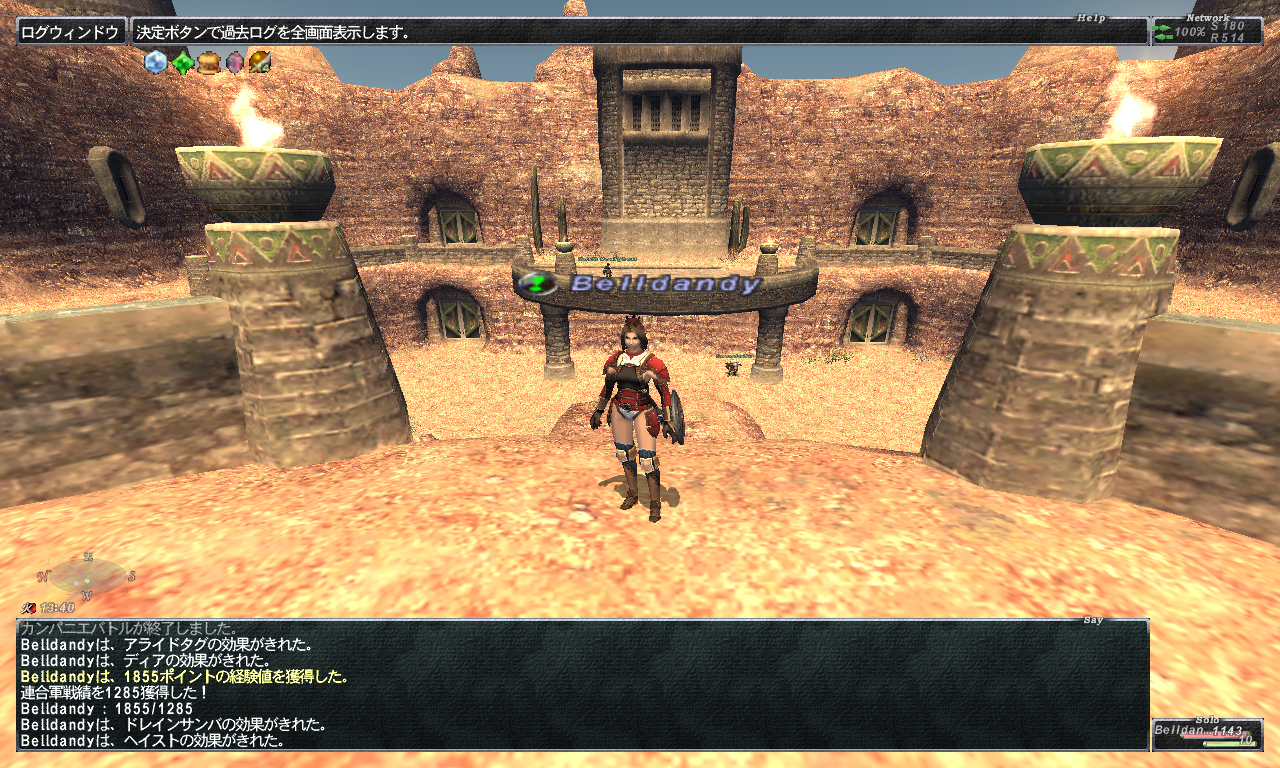Image resolution: width=1280 pixels, height=768 pixels.
Task: Select the gold sword status icon
Action: coord(260,63)
